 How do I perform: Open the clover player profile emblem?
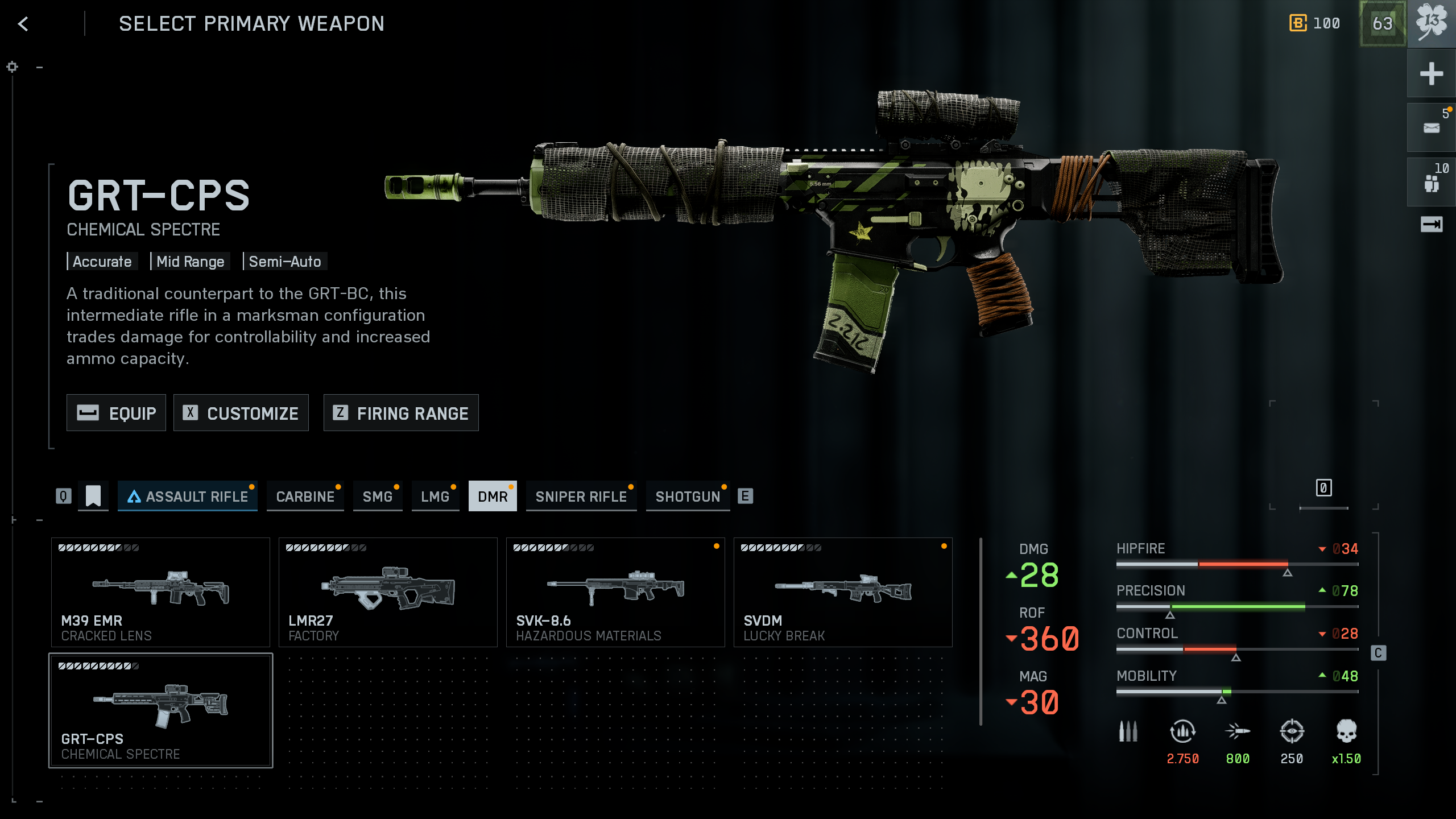(1431, 24)
